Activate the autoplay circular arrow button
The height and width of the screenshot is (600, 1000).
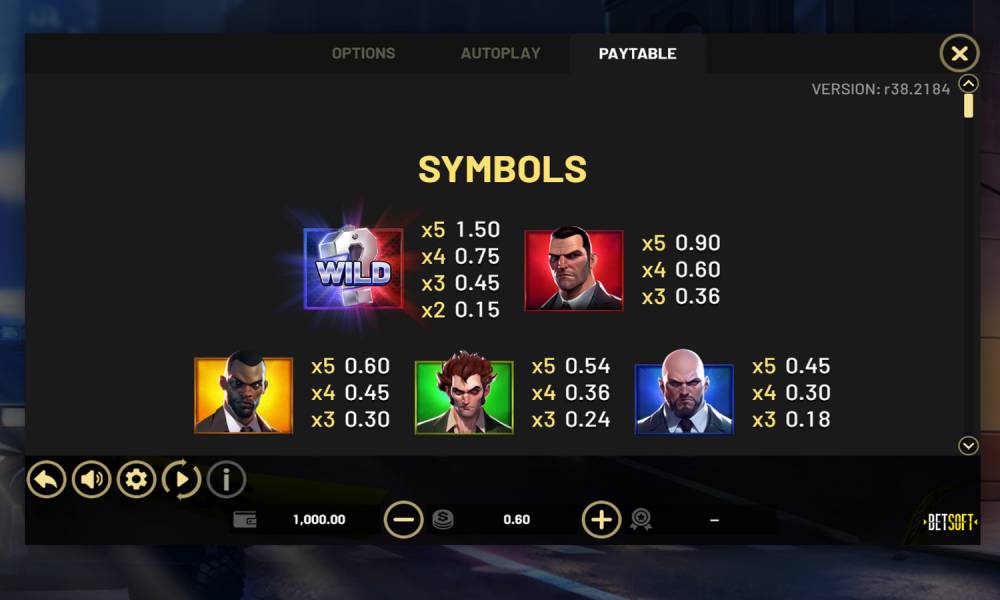tap(181, 480)
